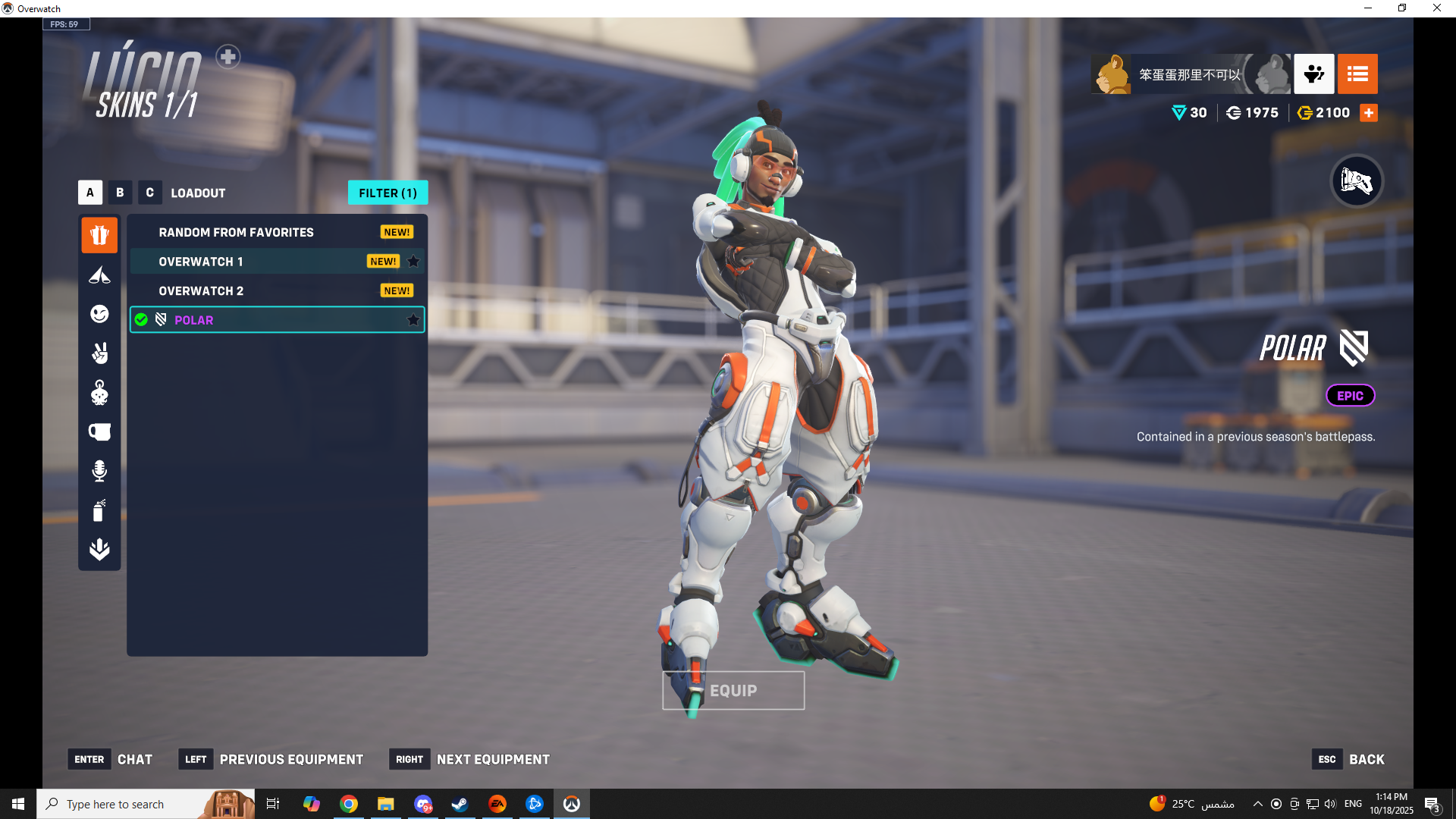Open the Skins category icon
Screen dimensions: 1456x819
click(x=99, y=235)
